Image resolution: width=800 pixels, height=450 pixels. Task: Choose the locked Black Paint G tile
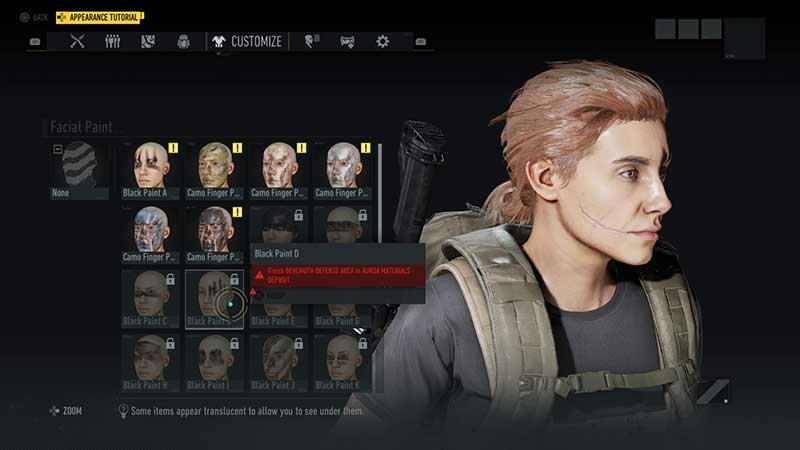click(x=342, y=298)
